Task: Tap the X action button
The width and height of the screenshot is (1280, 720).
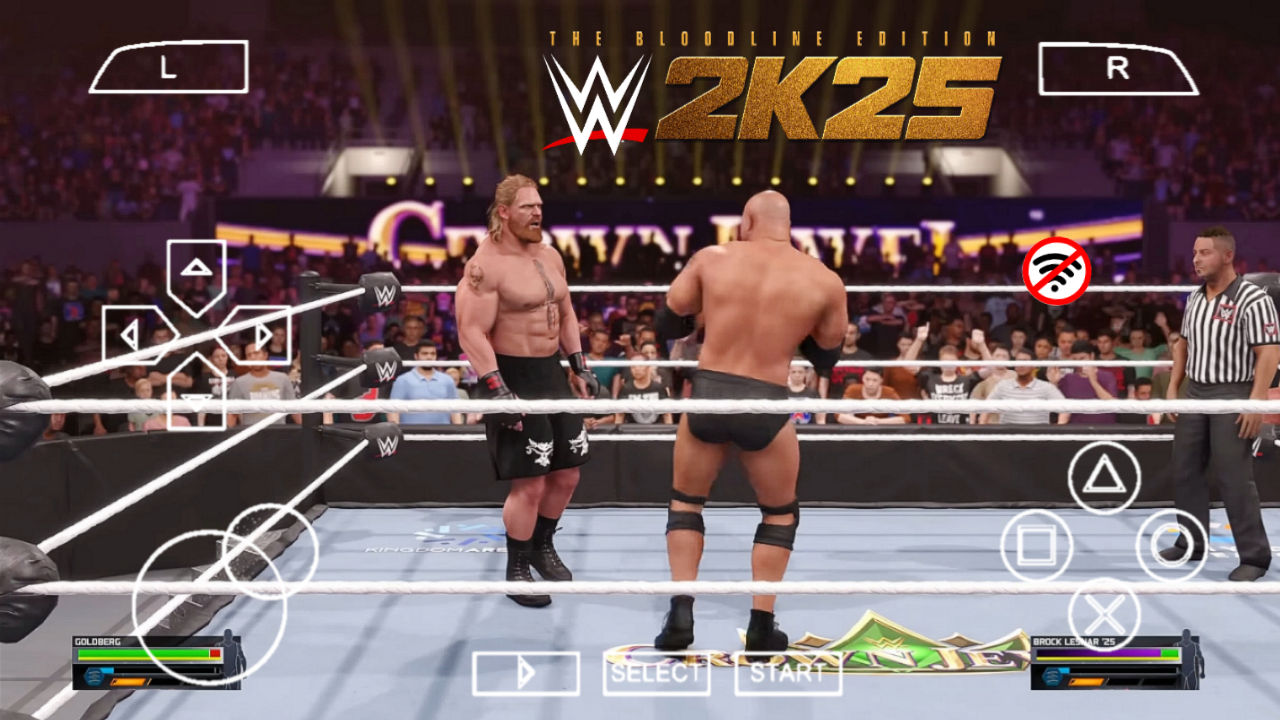Action: point(1104,611)
